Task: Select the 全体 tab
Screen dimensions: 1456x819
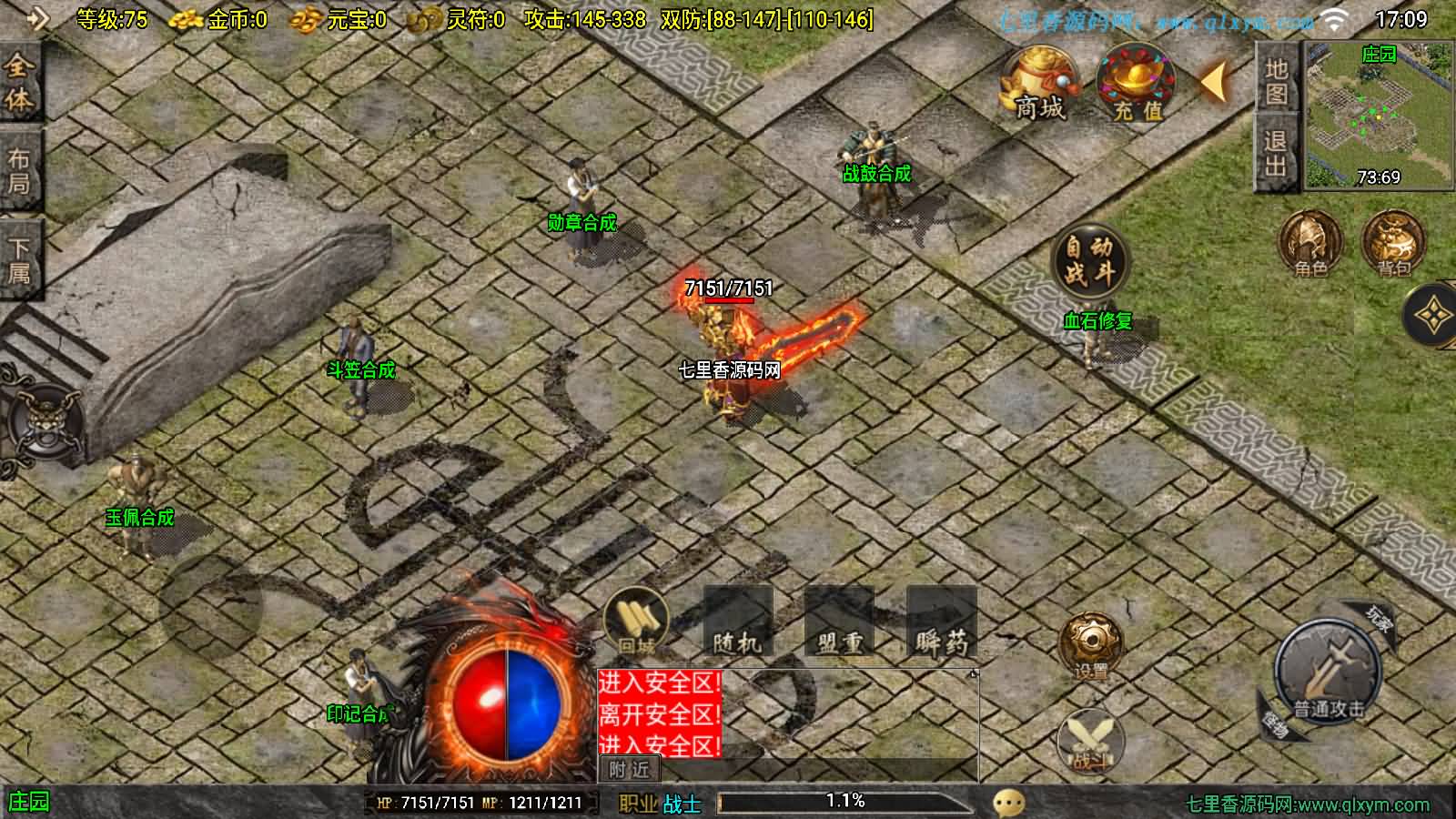Action: pyautogui.click(x=19, y=82)
